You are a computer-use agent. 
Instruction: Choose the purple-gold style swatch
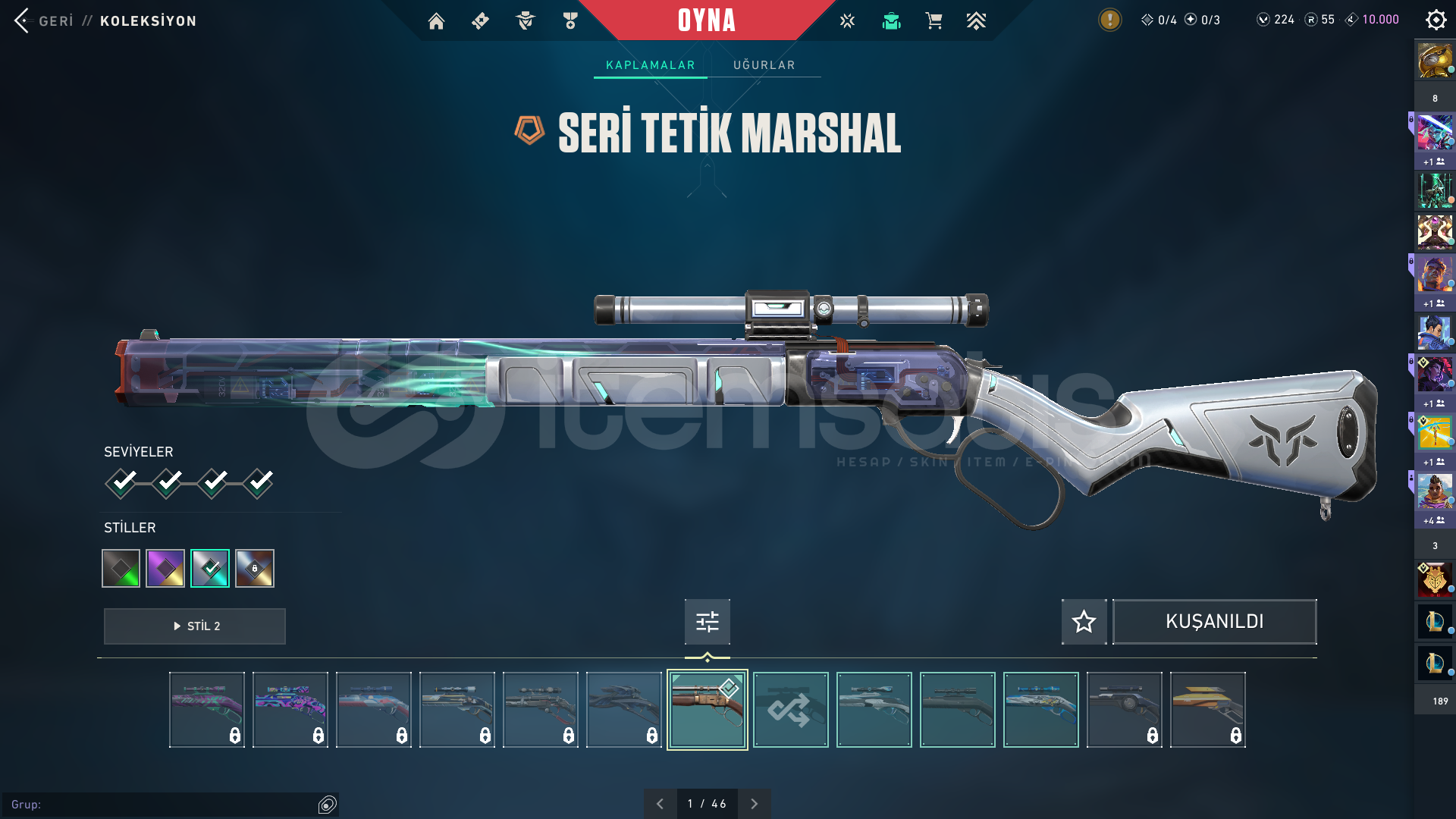tap(165, 569)
